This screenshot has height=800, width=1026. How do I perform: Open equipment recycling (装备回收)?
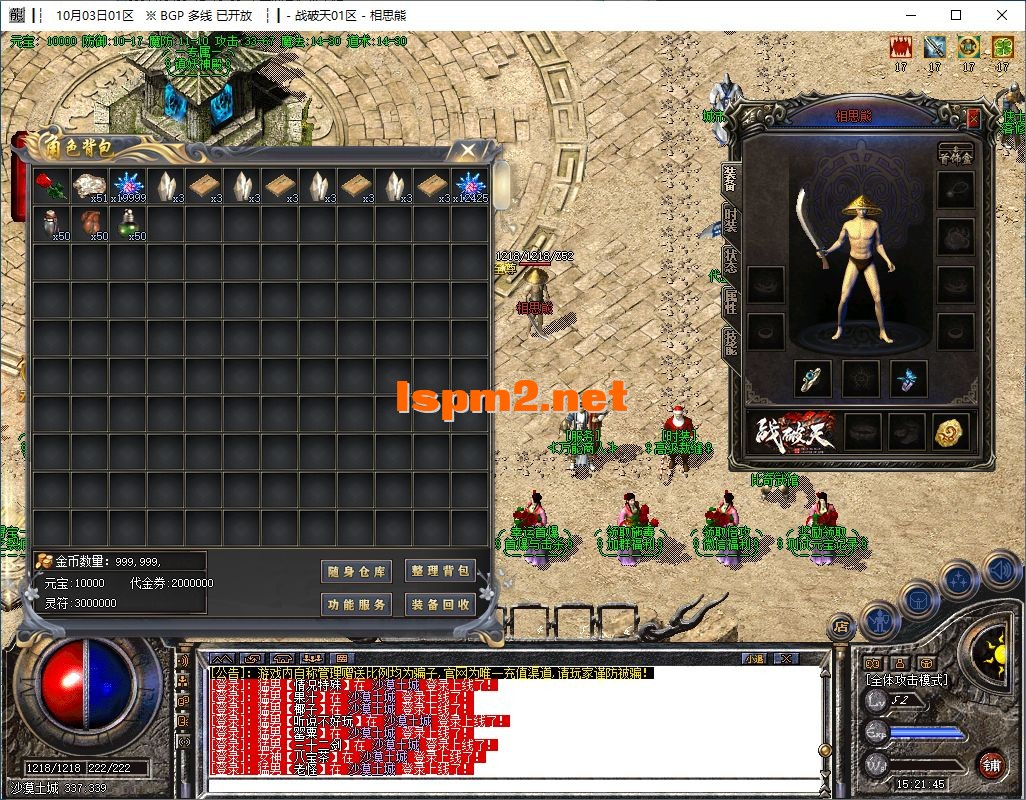pos(440,604)
